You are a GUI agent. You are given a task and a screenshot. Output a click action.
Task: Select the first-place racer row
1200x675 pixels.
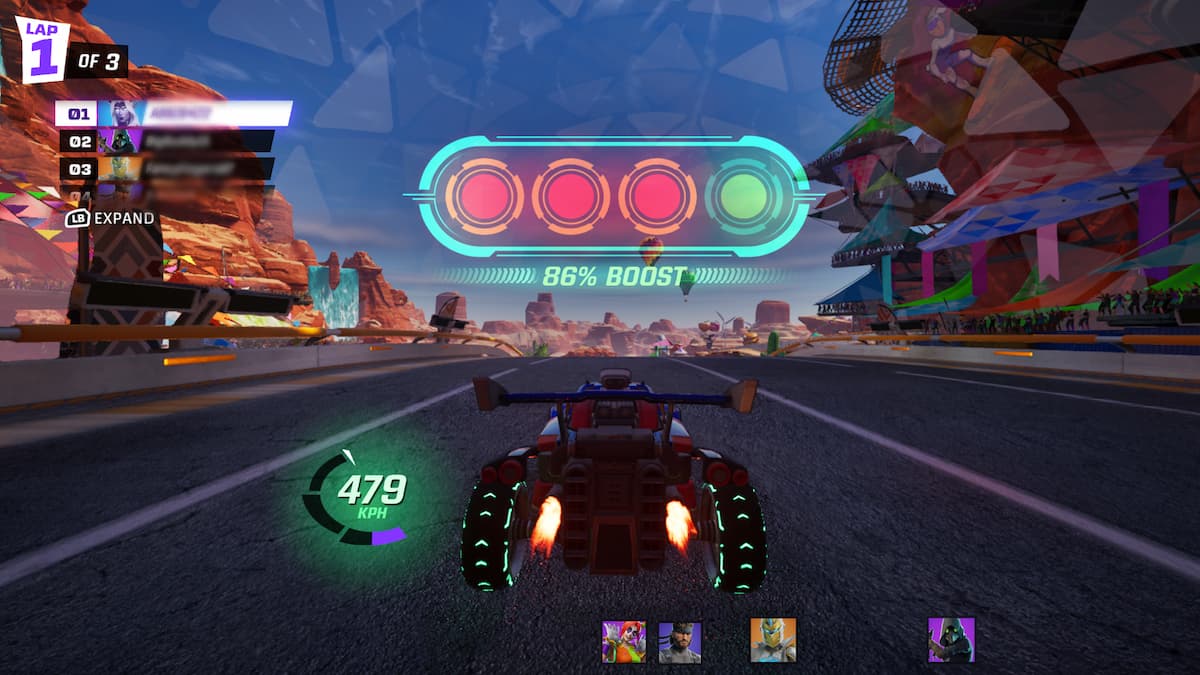173,113
